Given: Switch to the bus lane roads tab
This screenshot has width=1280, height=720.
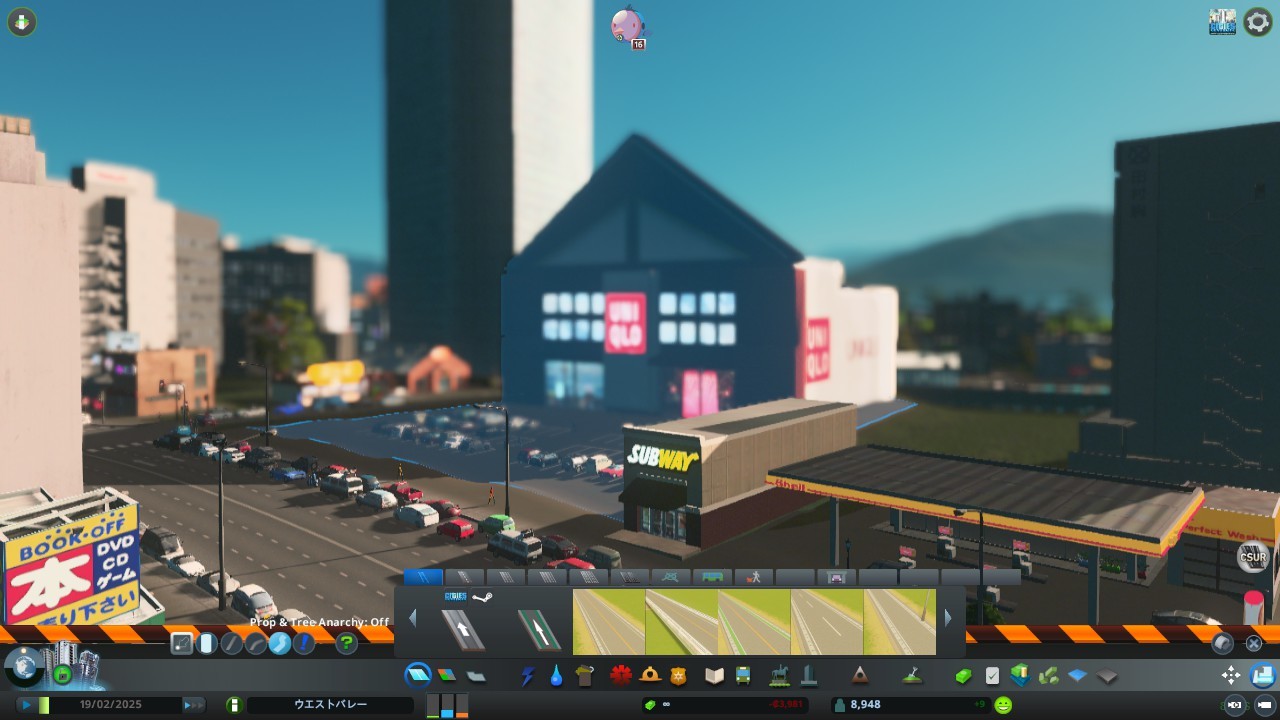Looking at the screenshot, I should (x=712, y=577).
